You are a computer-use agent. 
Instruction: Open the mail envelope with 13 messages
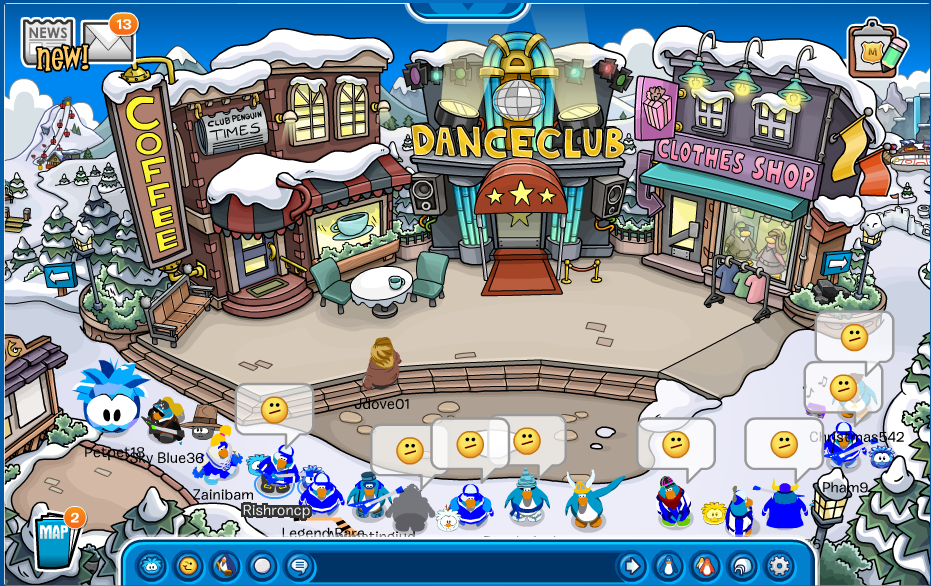pyautogui.click(x=108, y=40)
